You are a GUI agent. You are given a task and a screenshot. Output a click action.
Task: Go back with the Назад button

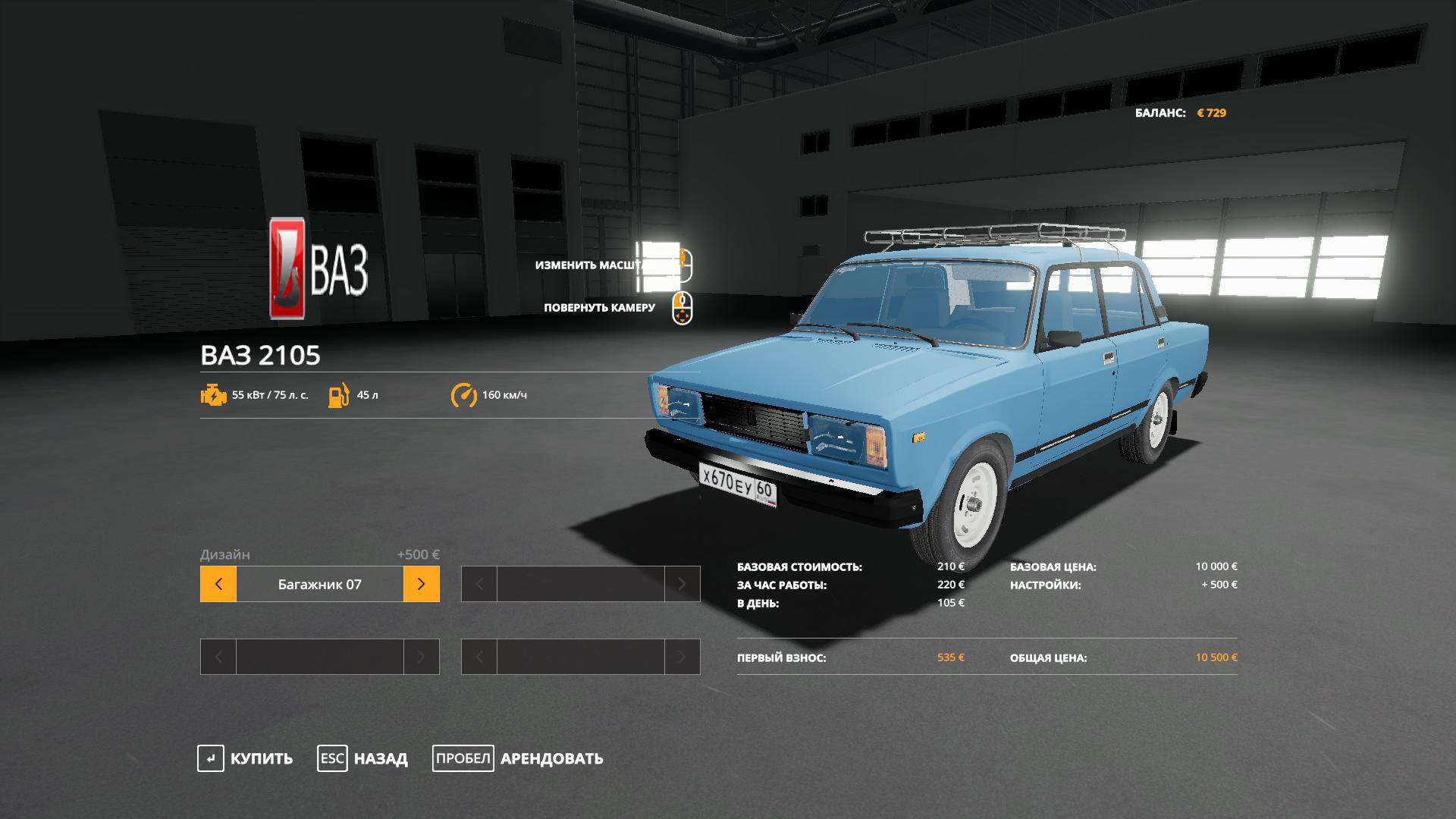(362, 758)
